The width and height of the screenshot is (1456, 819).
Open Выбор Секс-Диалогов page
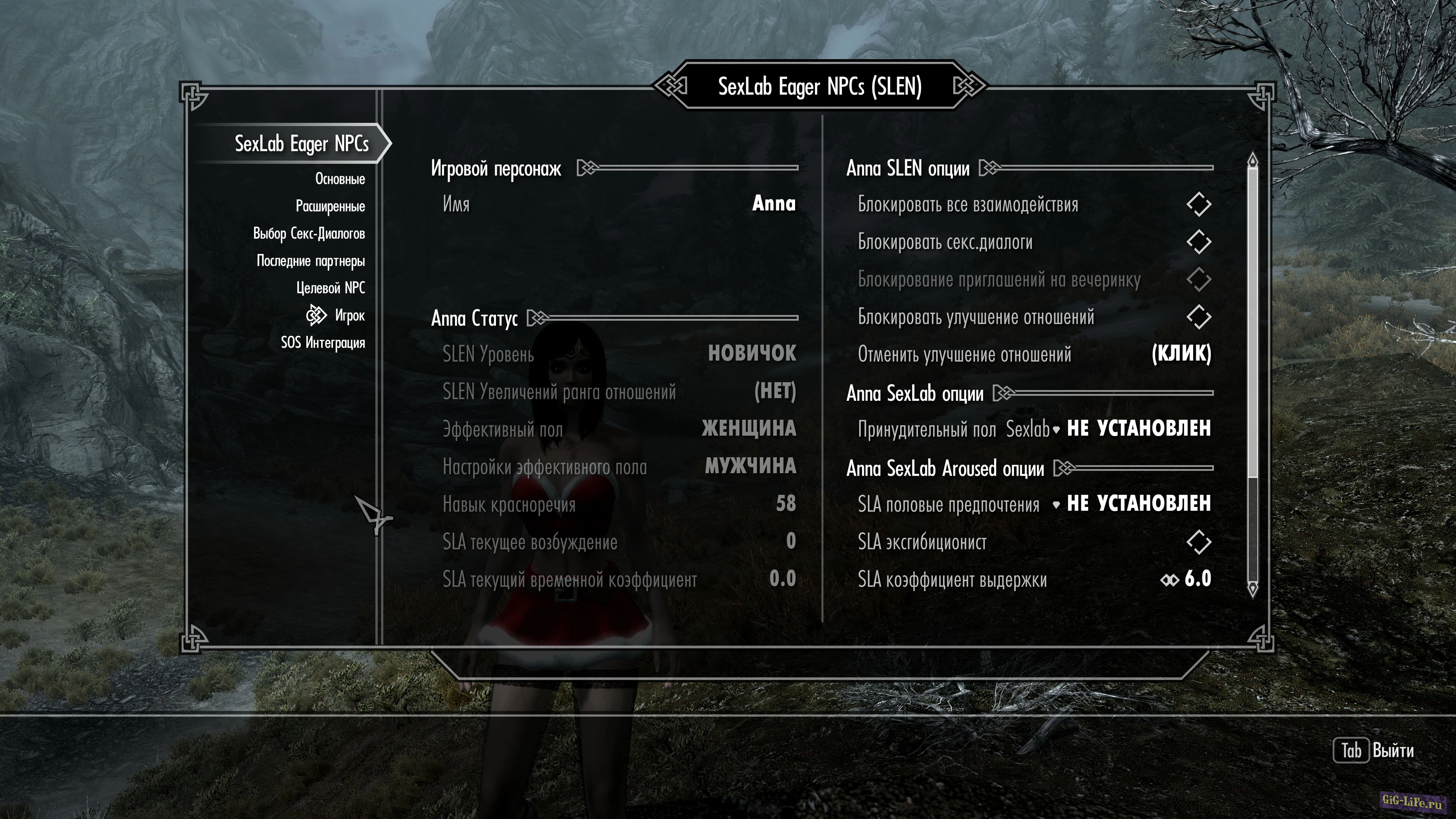pos(309,234)
